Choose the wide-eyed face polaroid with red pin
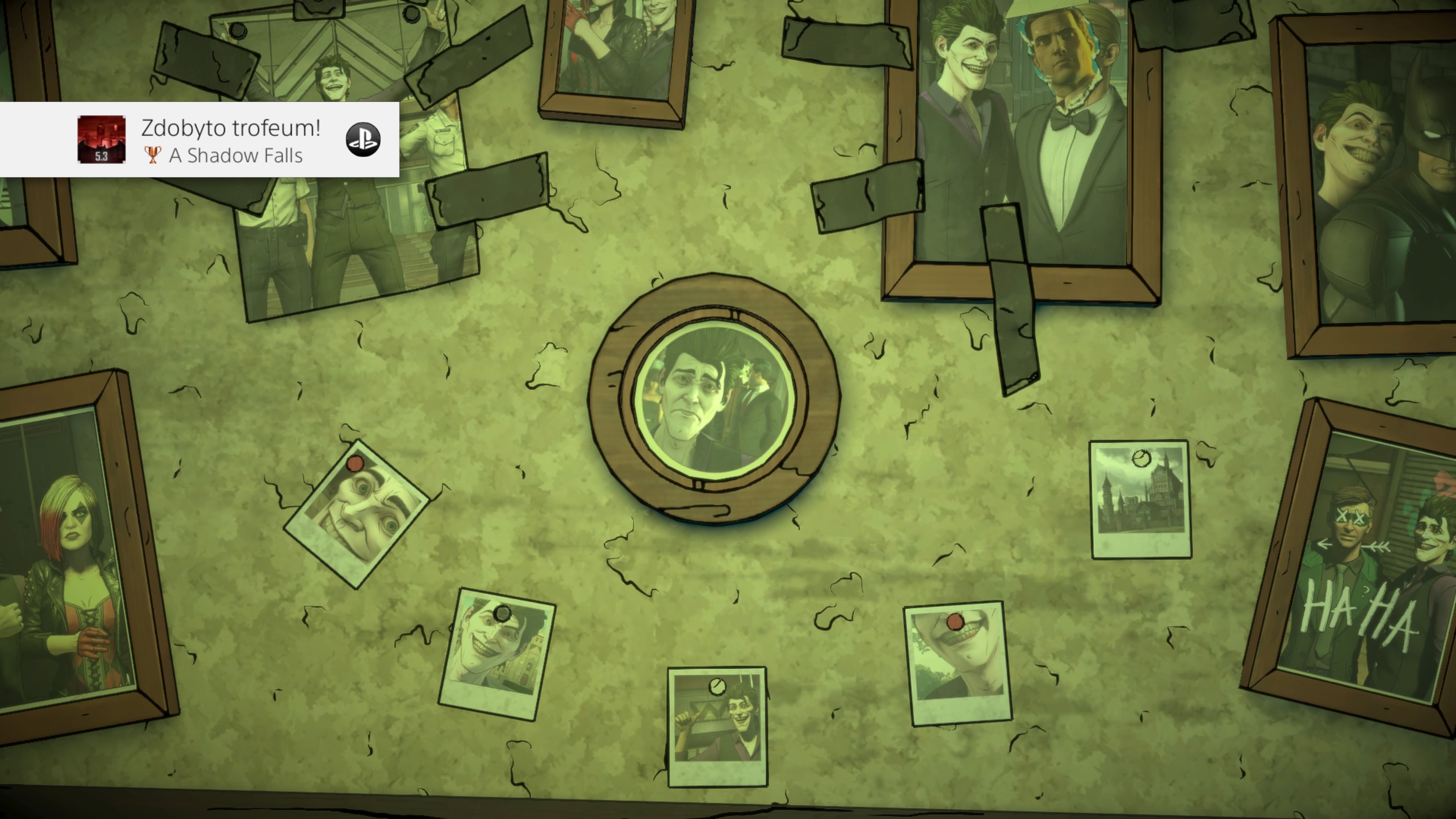The width and height of the screenshot is (1456, 819). [357, 515]
